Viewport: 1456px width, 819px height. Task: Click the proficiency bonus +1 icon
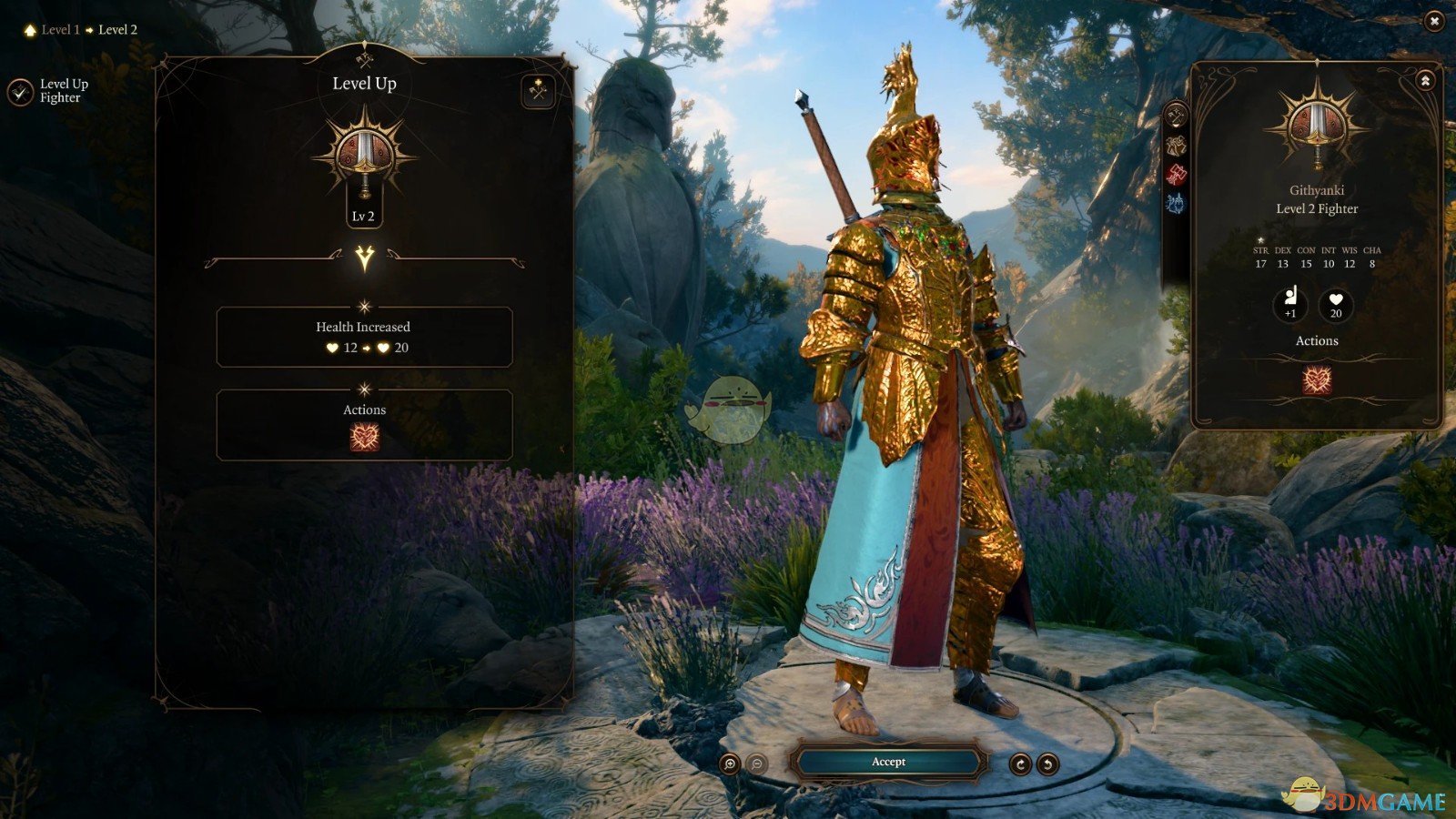point(1289,303)
